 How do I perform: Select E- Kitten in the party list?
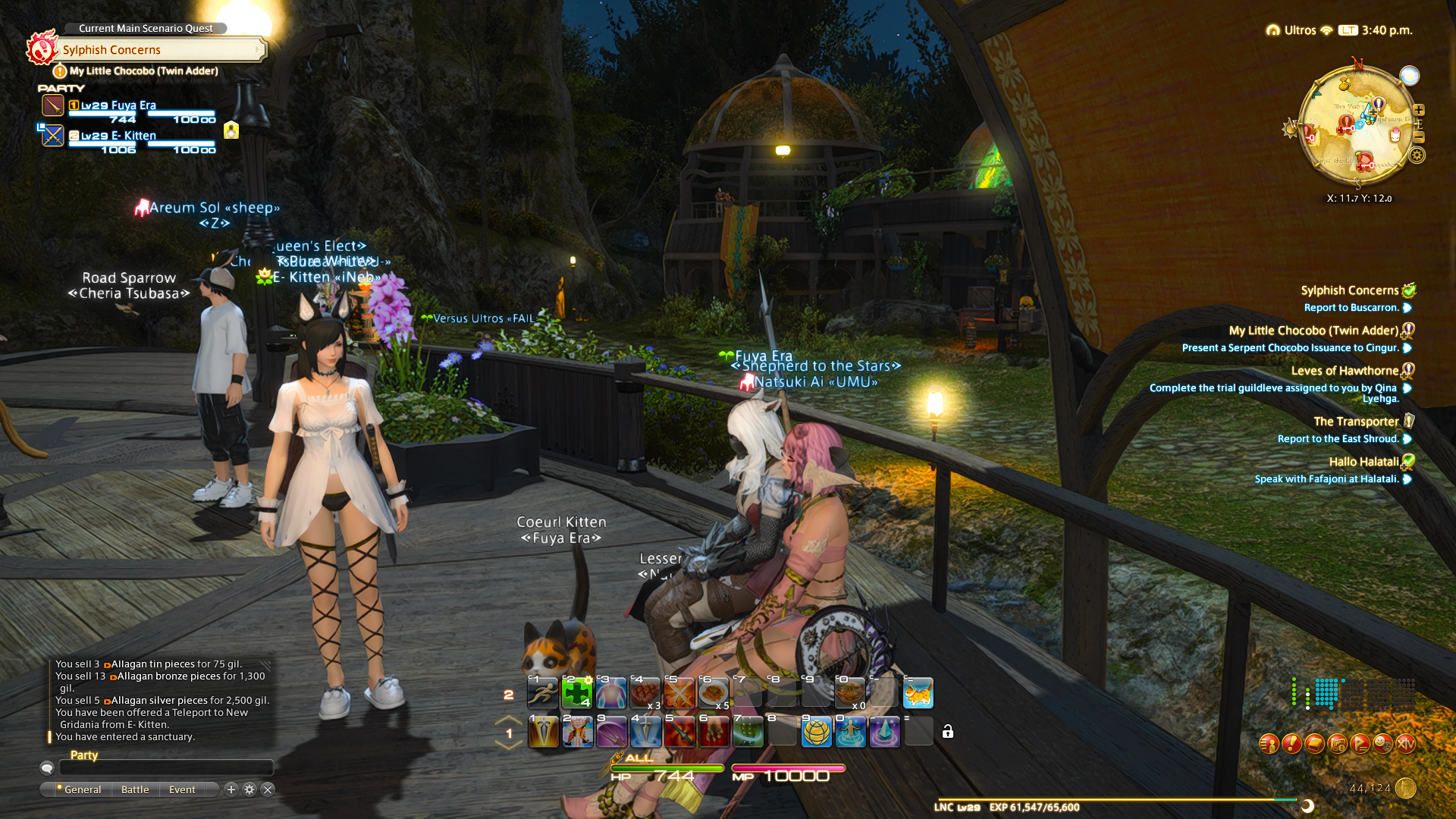[118, 136]
